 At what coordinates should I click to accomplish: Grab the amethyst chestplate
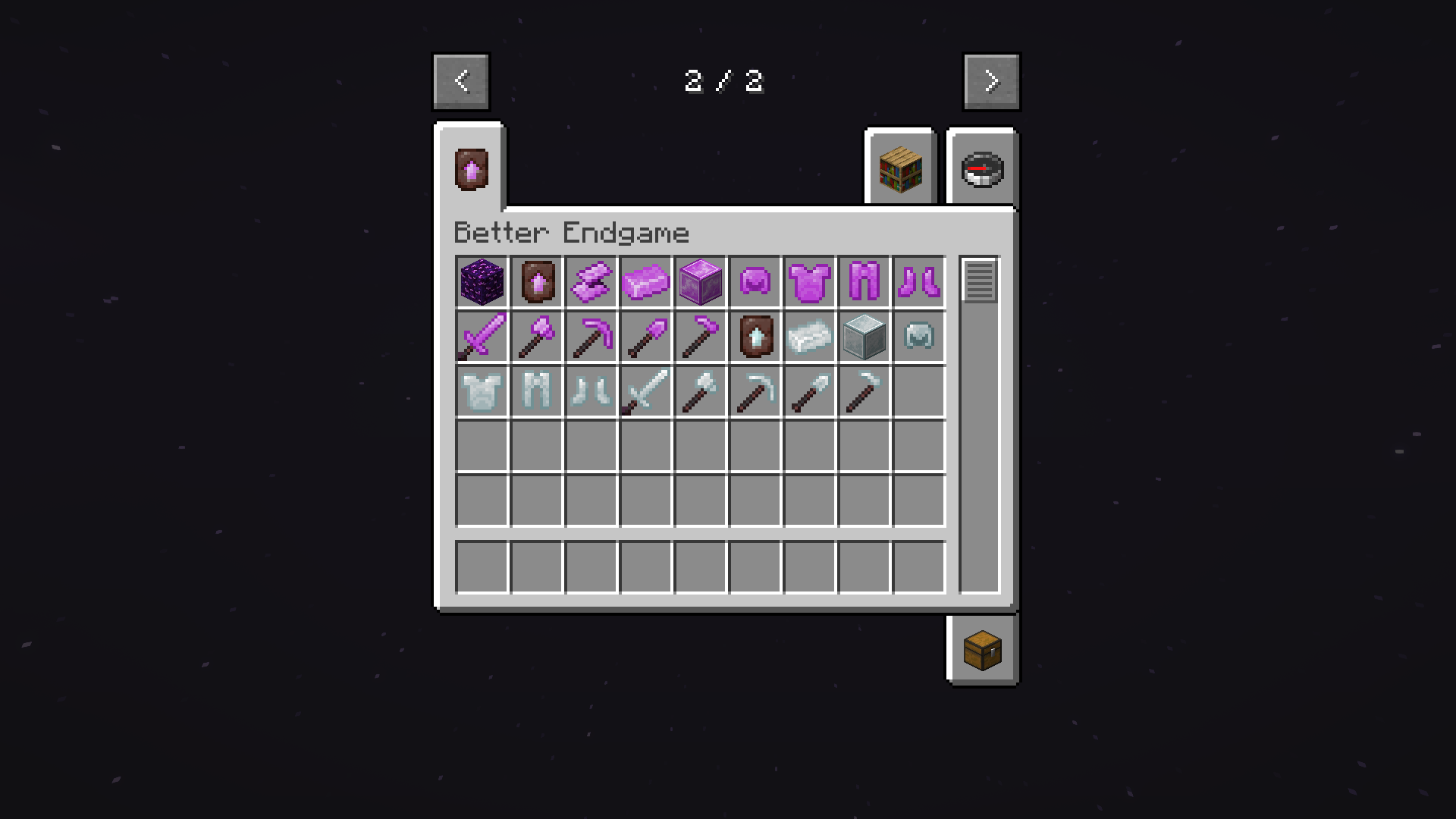click(x=809, y=282)
